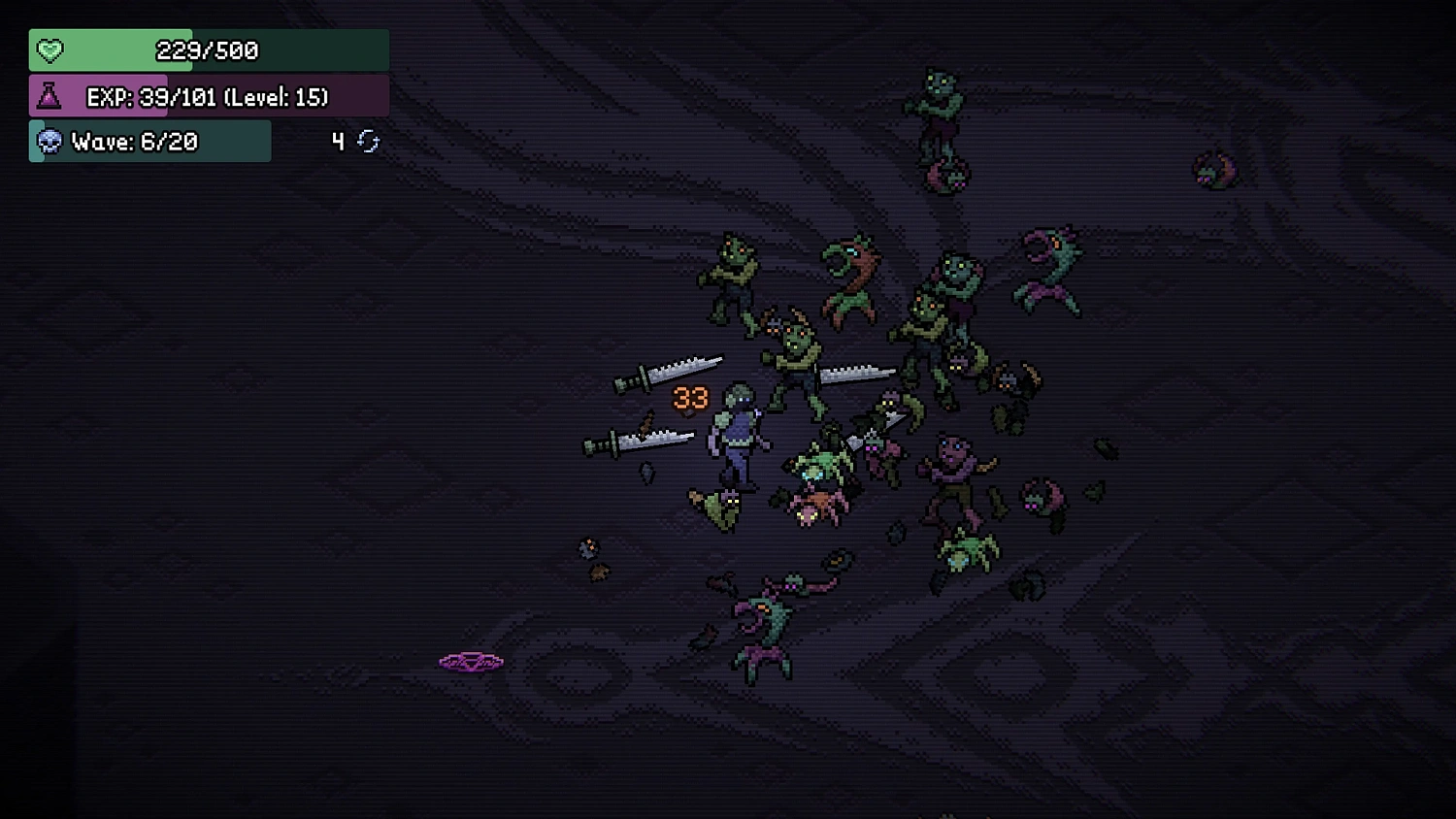Click the pink pentagram summoning circle
The width and height of the screenshot is (1456, 819).
471,662
